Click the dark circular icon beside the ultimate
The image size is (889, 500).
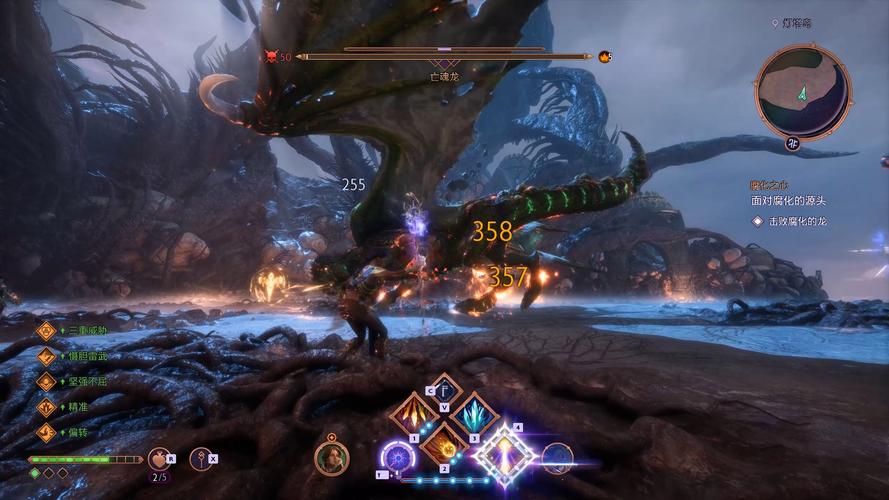(x=557, y=458)
